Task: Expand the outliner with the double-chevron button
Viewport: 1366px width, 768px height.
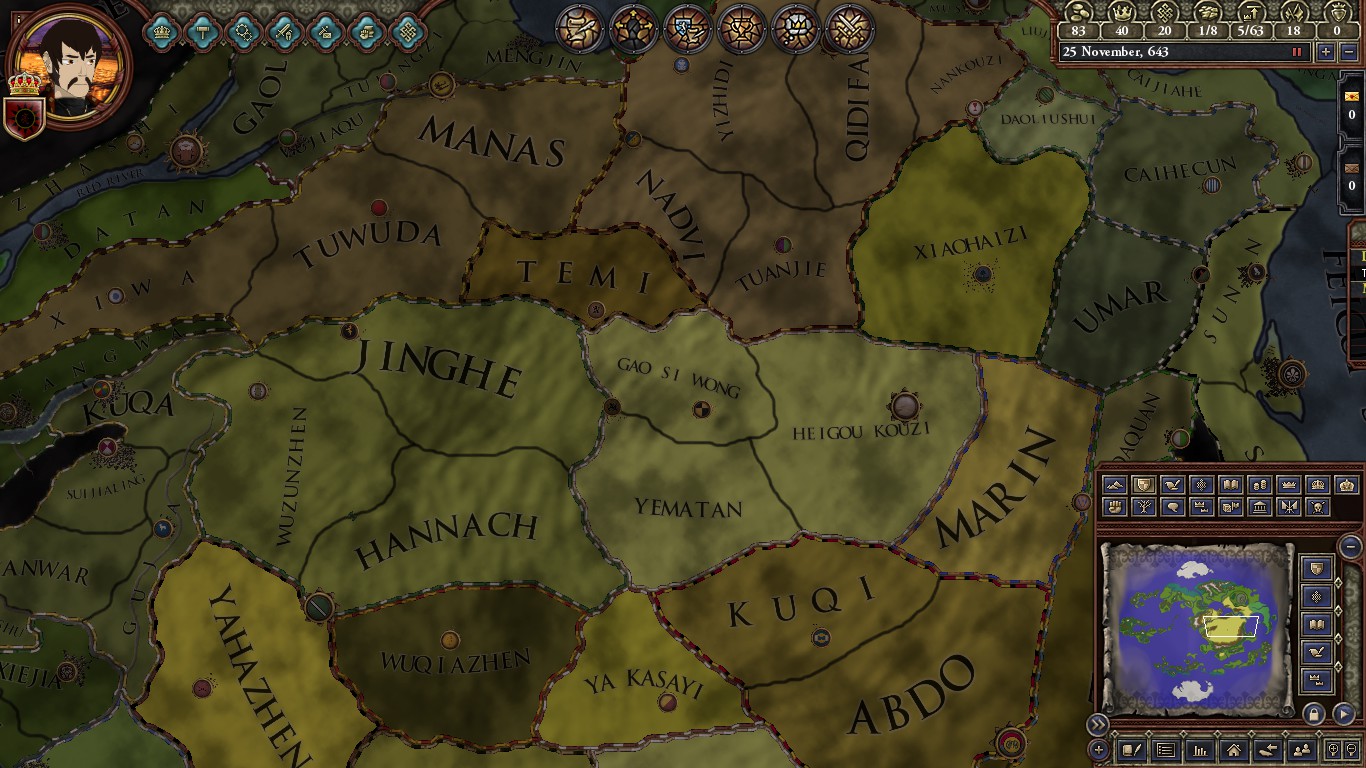Action: pyautogui.click(x=1098, y=723)
